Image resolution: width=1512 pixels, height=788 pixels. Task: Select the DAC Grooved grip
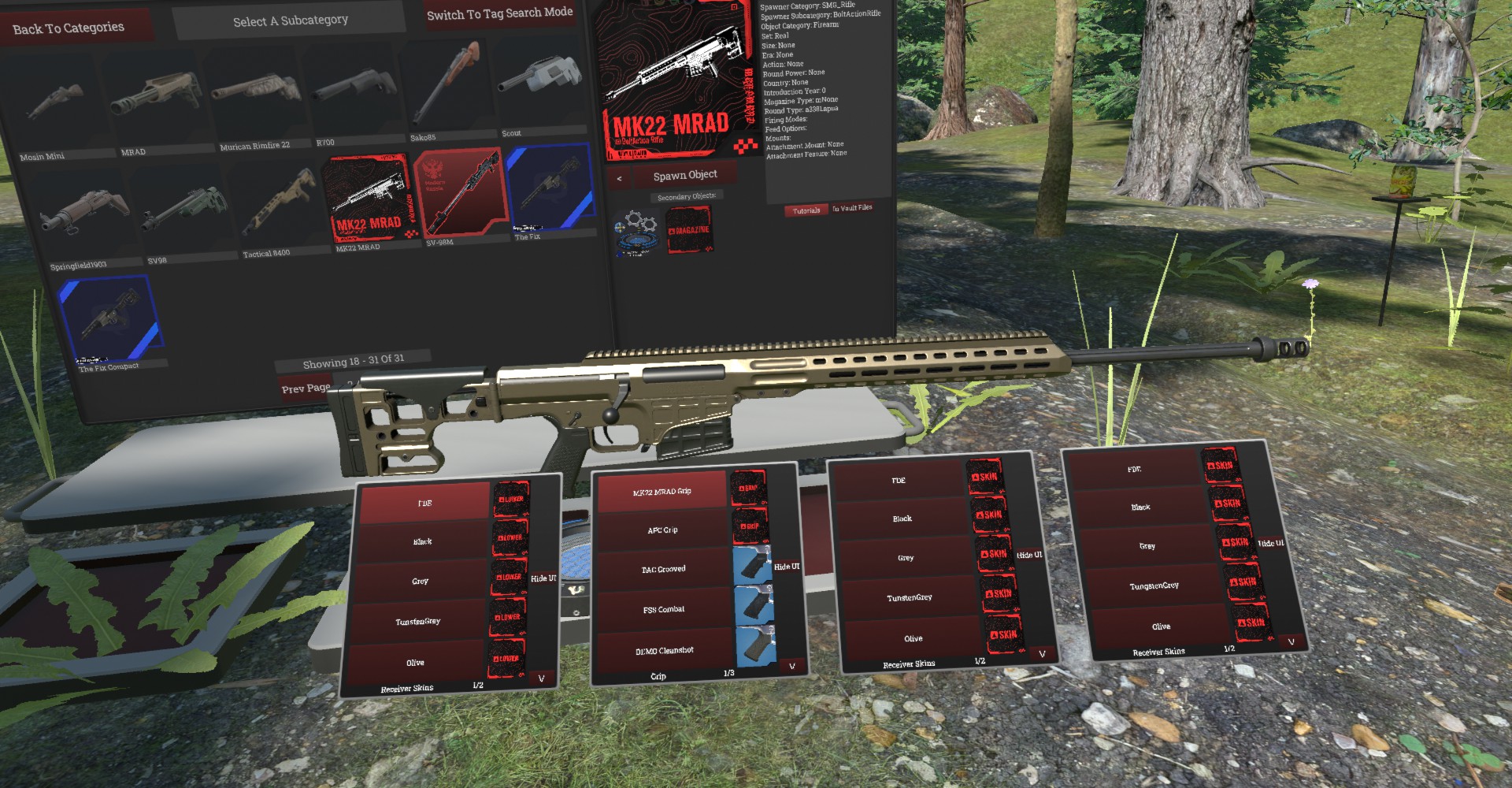click(x=663, y=569)
